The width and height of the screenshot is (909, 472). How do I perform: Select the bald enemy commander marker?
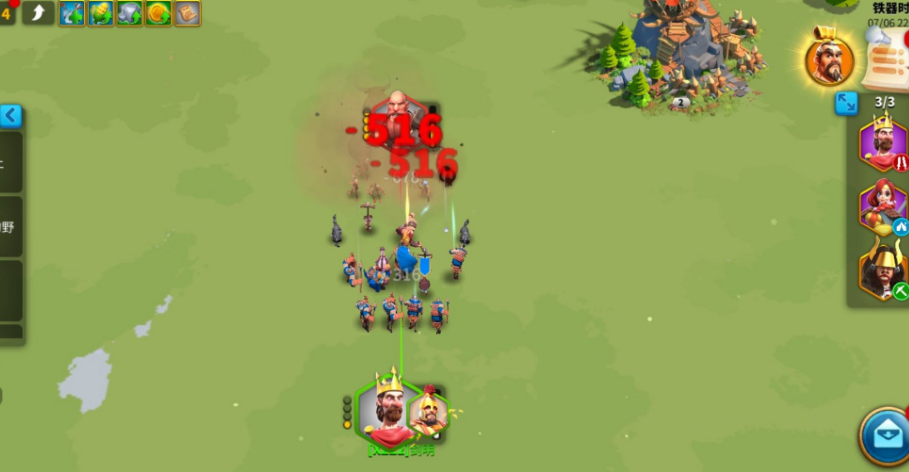[398, 112]
